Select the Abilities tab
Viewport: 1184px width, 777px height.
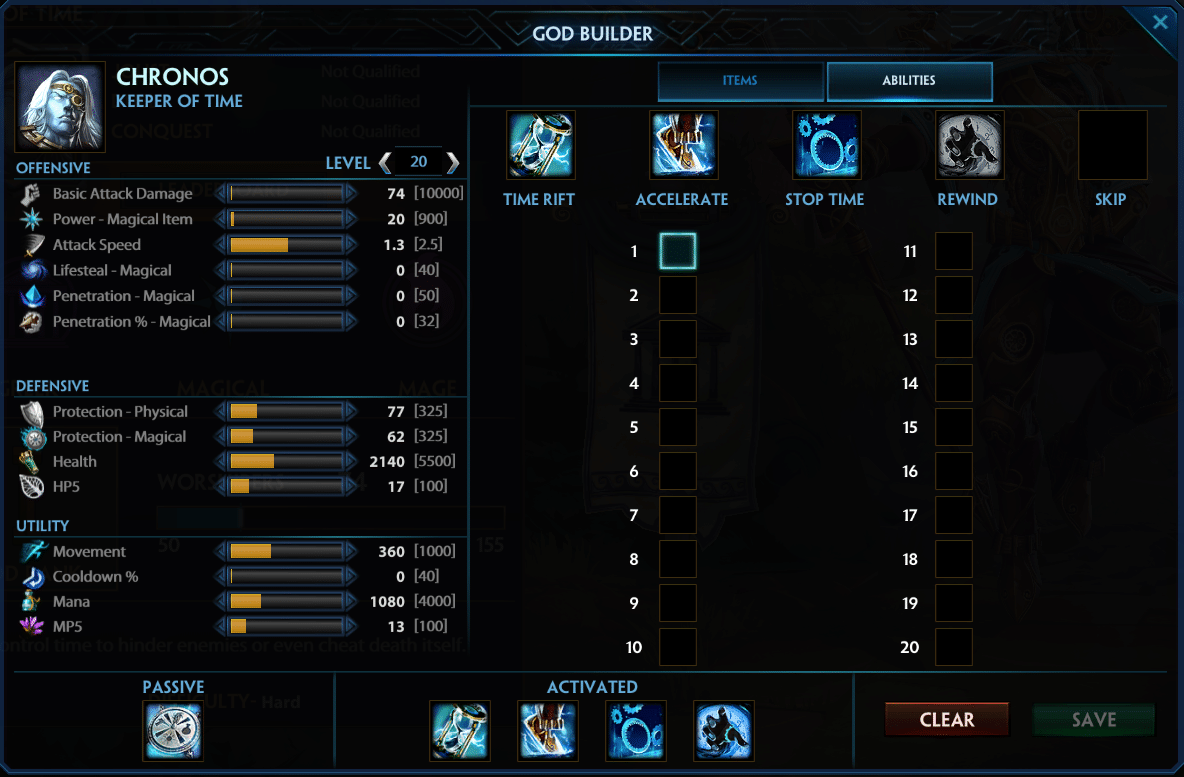pyautogui.click(x=909, y=81)
